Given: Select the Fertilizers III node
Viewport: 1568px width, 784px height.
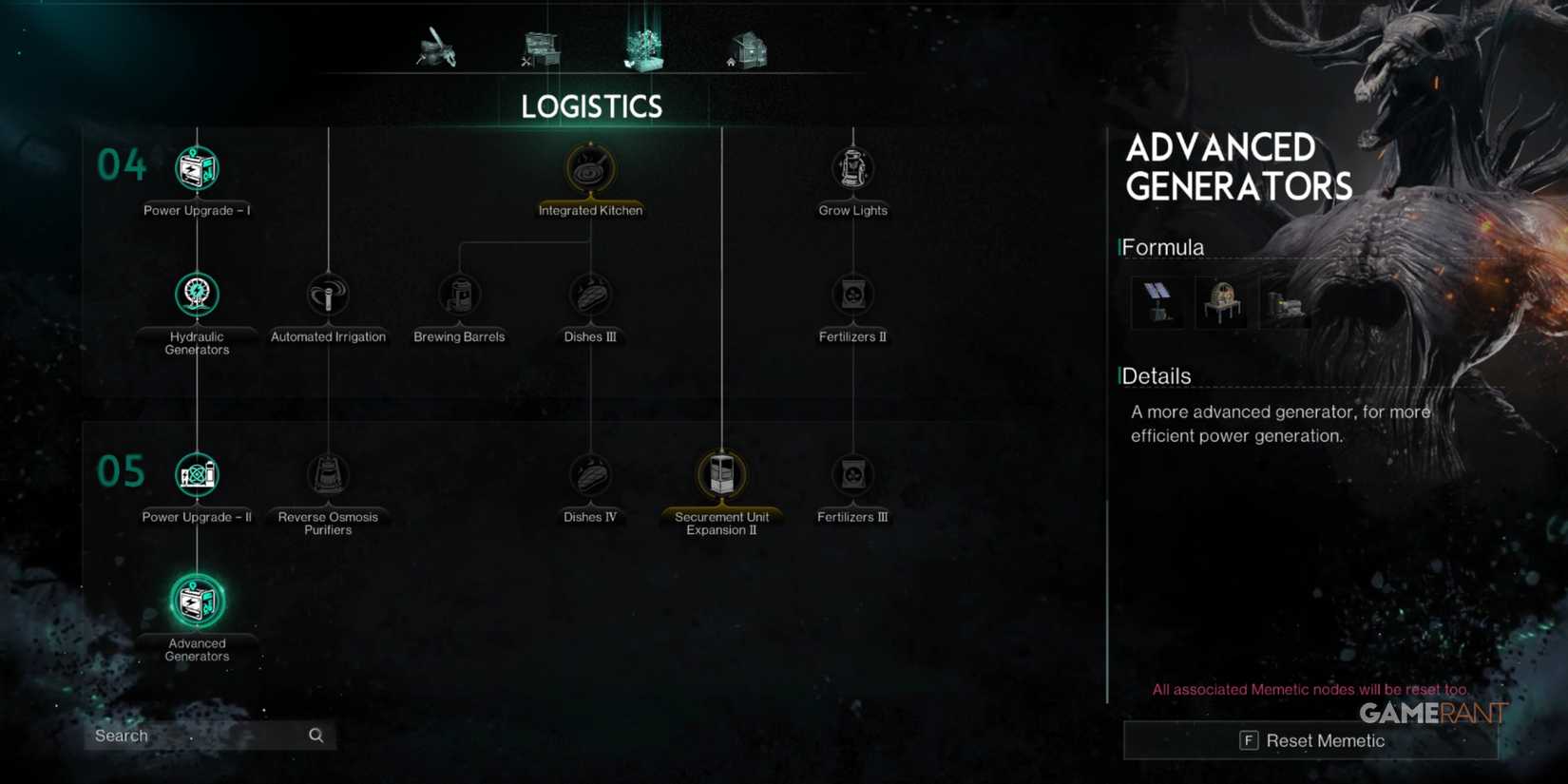Looking at the screenshot, I should [x=852, y=477].
